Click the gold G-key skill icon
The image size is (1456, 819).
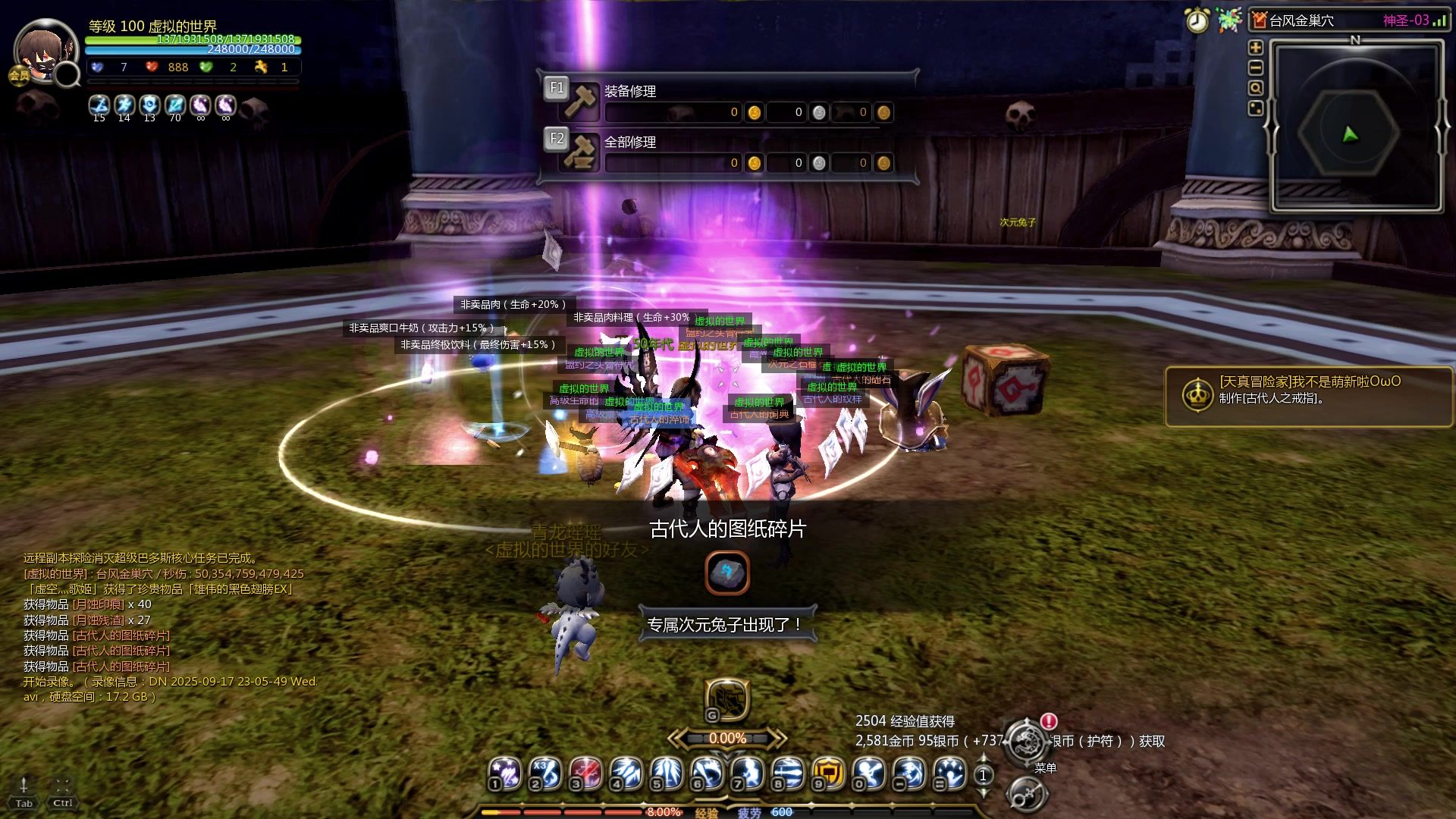(x=727, y=699)
